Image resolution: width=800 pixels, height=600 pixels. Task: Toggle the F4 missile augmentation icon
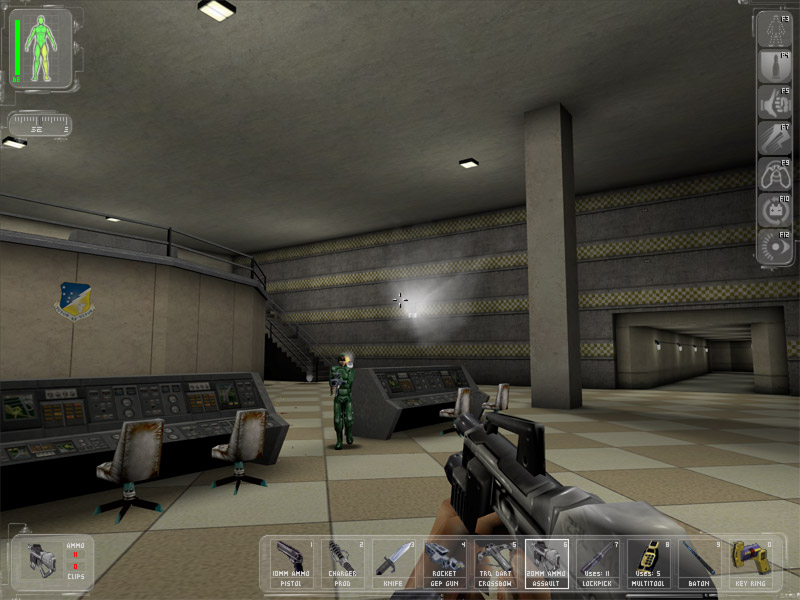[x=775, y=67]
